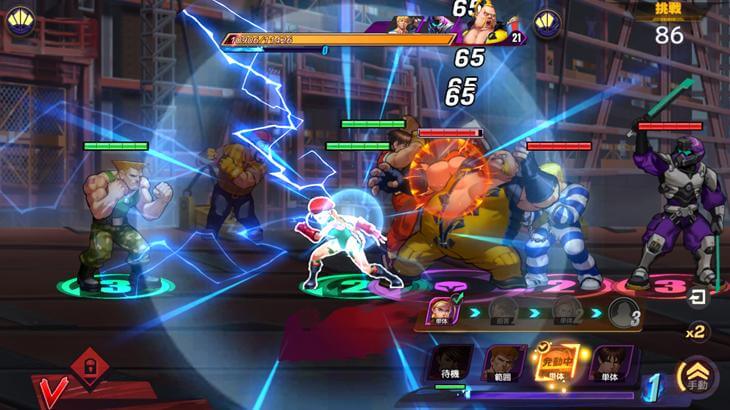Click the exit battle door icon
This screenshot has width=730, height=410.
point(697,296)
